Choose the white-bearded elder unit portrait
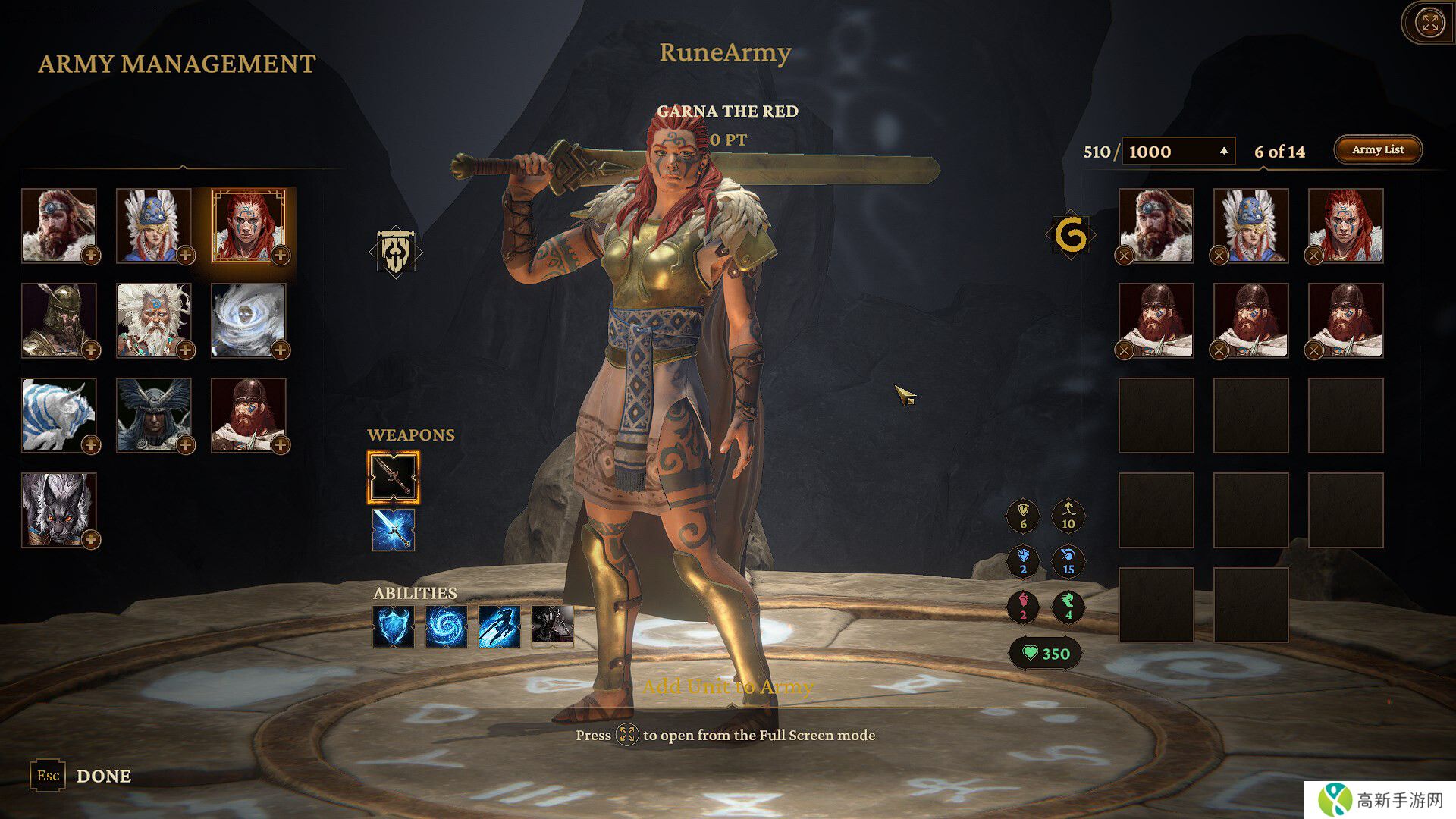This screenshot has width=1456, height=819. point(154,320)
